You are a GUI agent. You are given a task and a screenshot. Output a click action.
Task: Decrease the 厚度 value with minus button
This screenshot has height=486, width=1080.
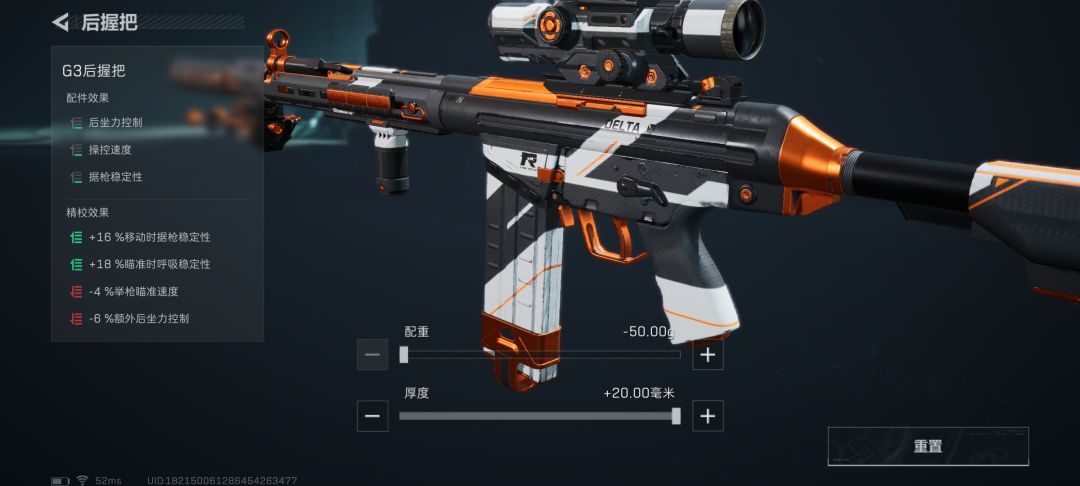point(372,416)
